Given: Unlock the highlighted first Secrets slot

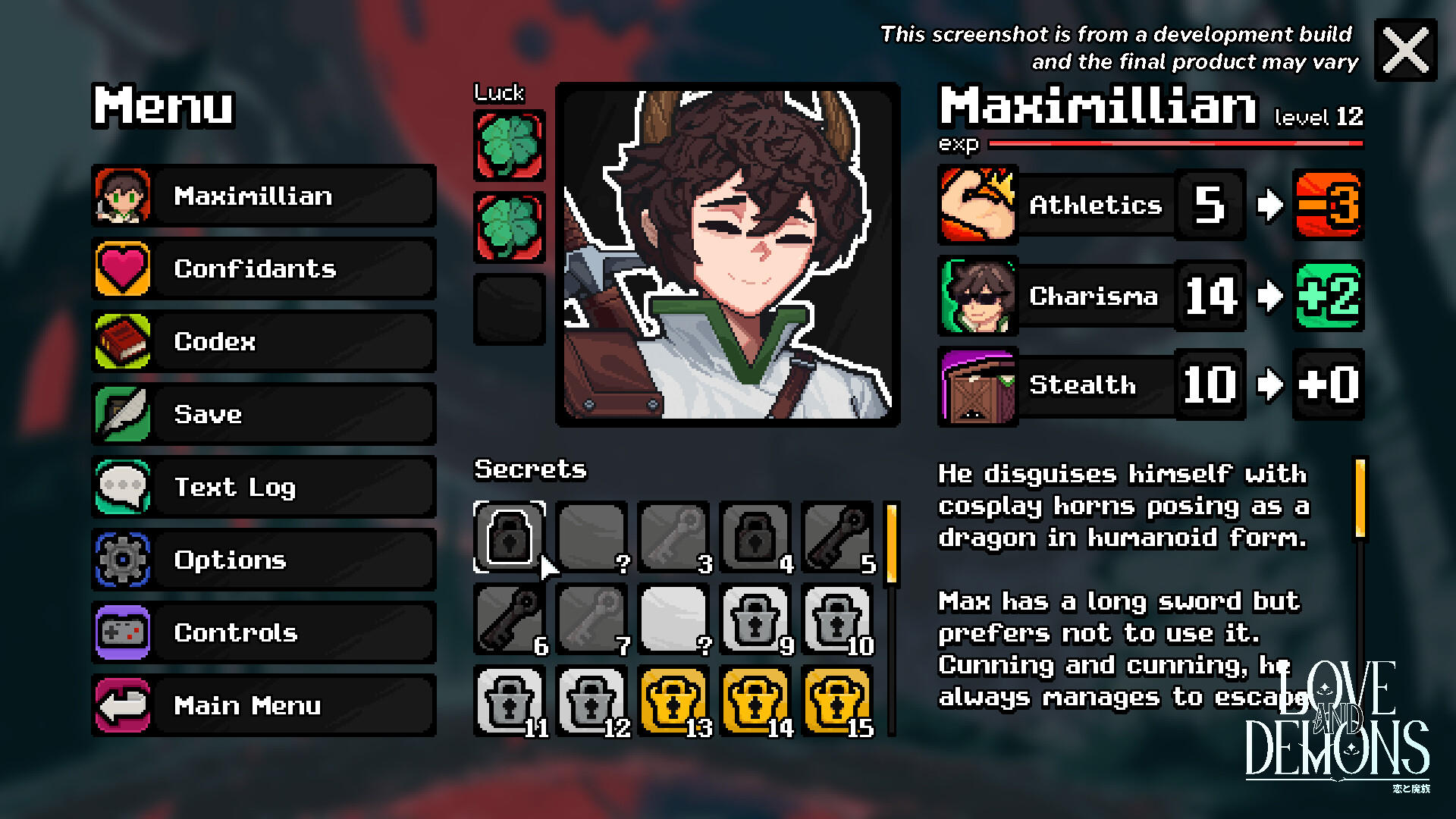Looking at the screenshot, I should tap(509, 536).
